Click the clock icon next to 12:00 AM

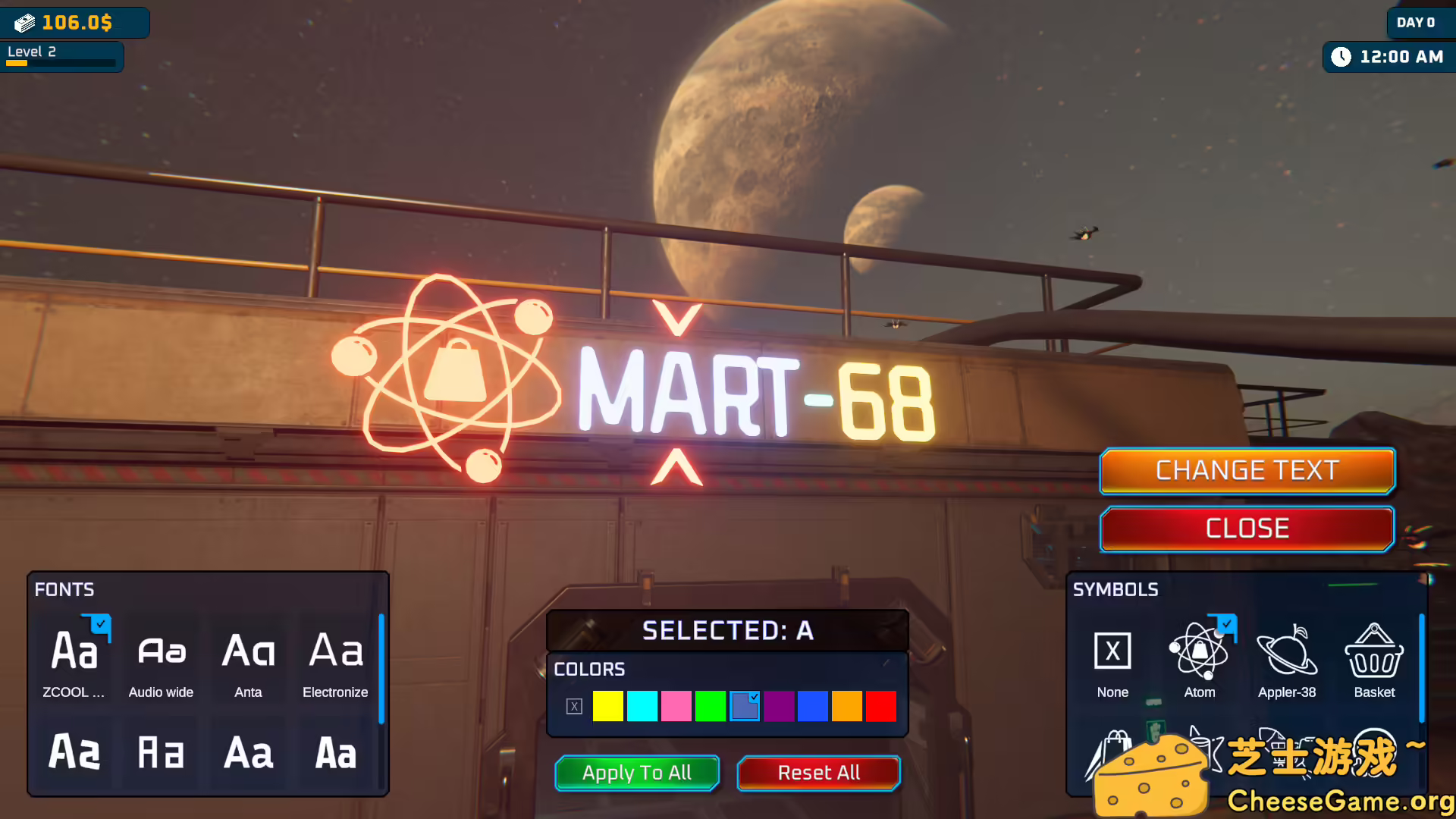(x=1343, y=56)
